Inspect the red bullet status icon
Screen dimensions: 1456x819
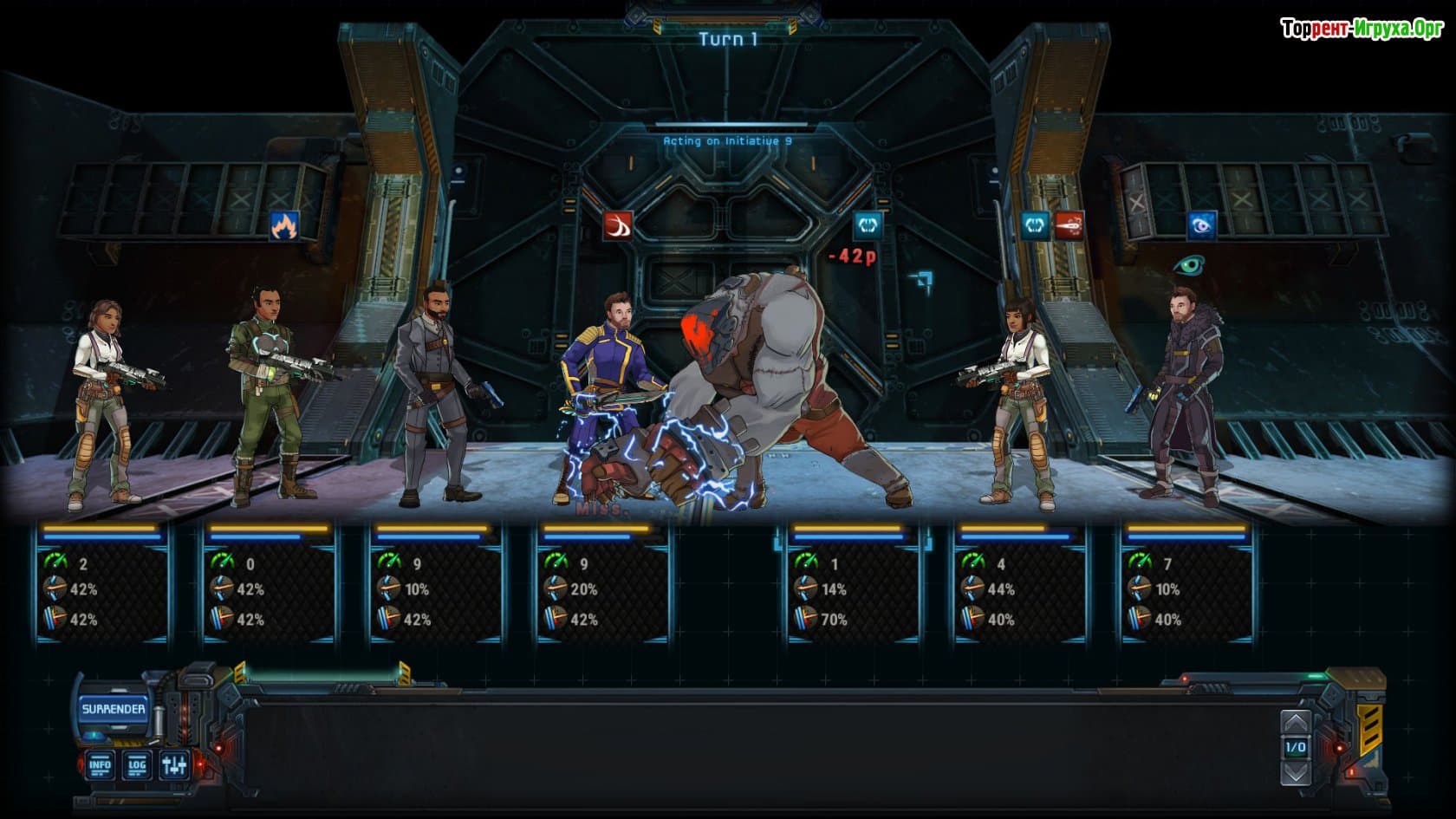1069,226
